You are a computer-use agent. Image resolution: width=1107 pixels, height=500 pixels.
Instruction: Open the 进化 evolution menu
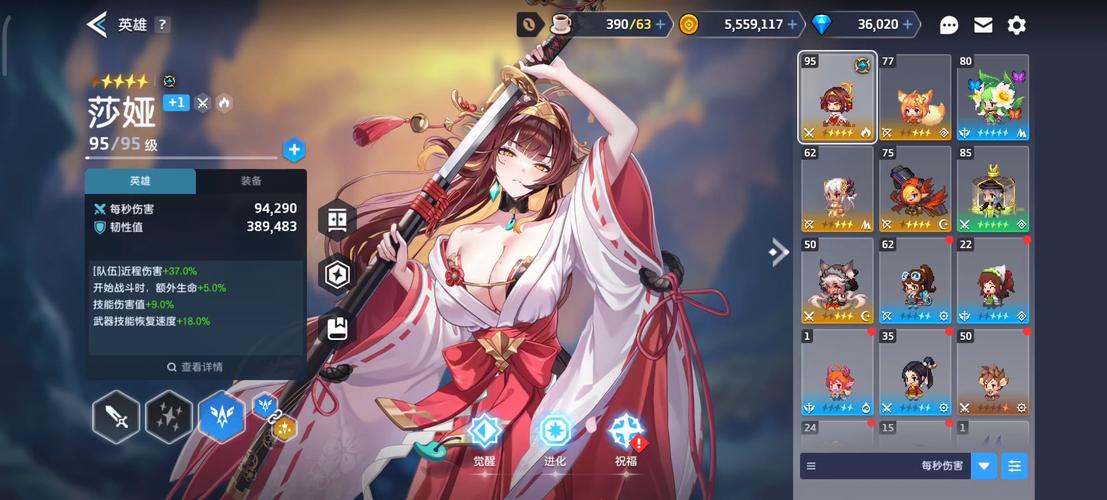tap(555, 440)
